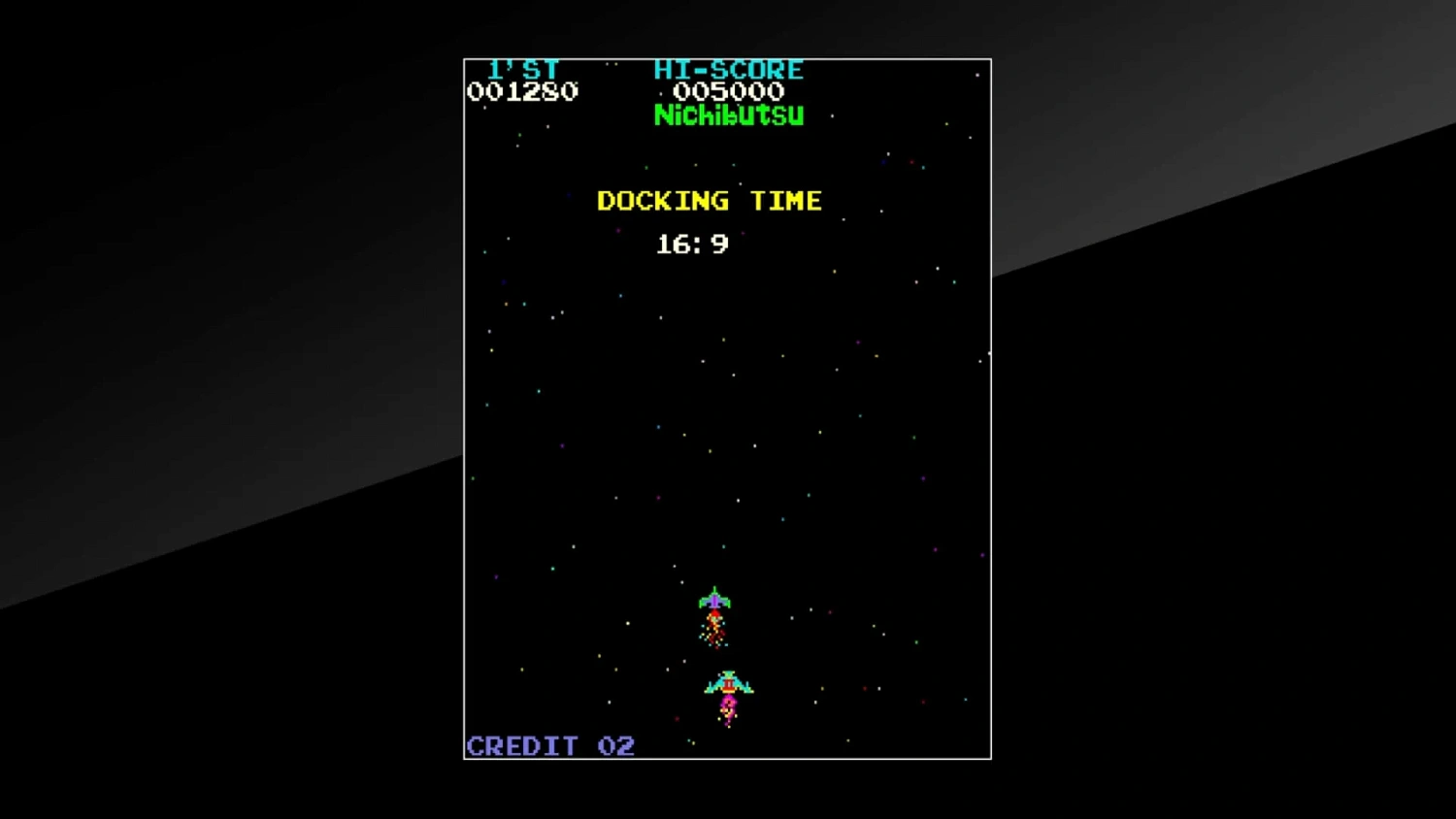Click the 001280 player score
The width and height of the screenshot is (1456, 819).
pos(522,91)
